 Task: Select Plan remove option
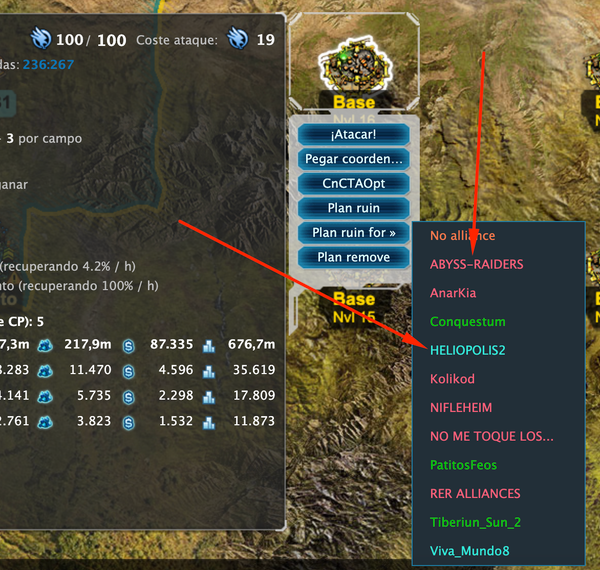353,257
